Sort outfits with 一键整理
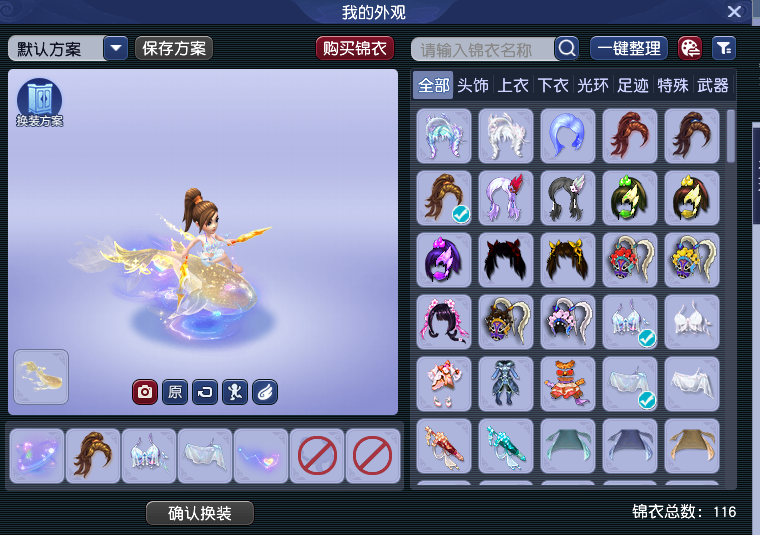Screen dimensions: 760x535 [x=629, y=48]
